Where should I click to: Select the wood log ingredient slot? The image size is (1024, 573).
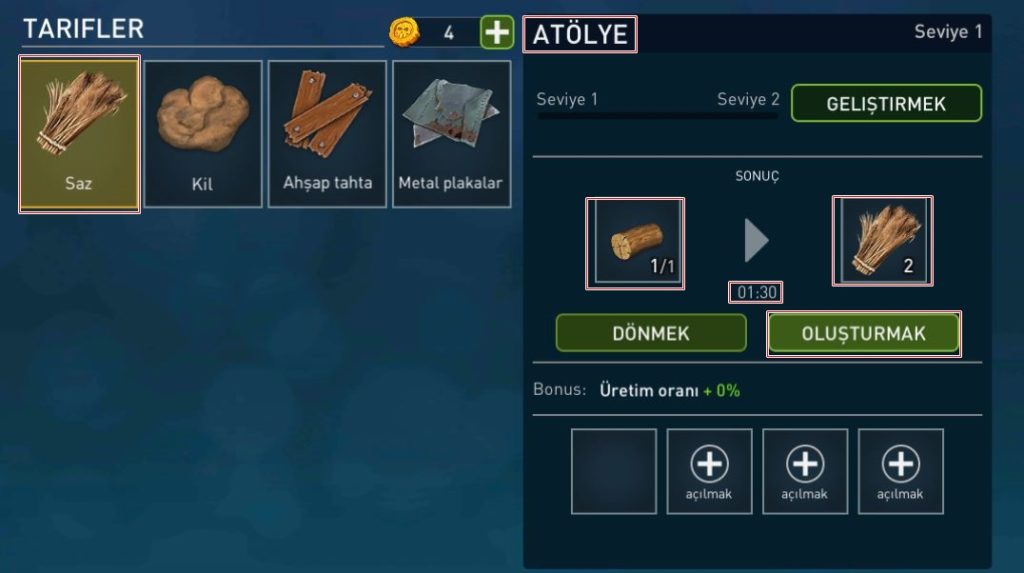[637, 243]
